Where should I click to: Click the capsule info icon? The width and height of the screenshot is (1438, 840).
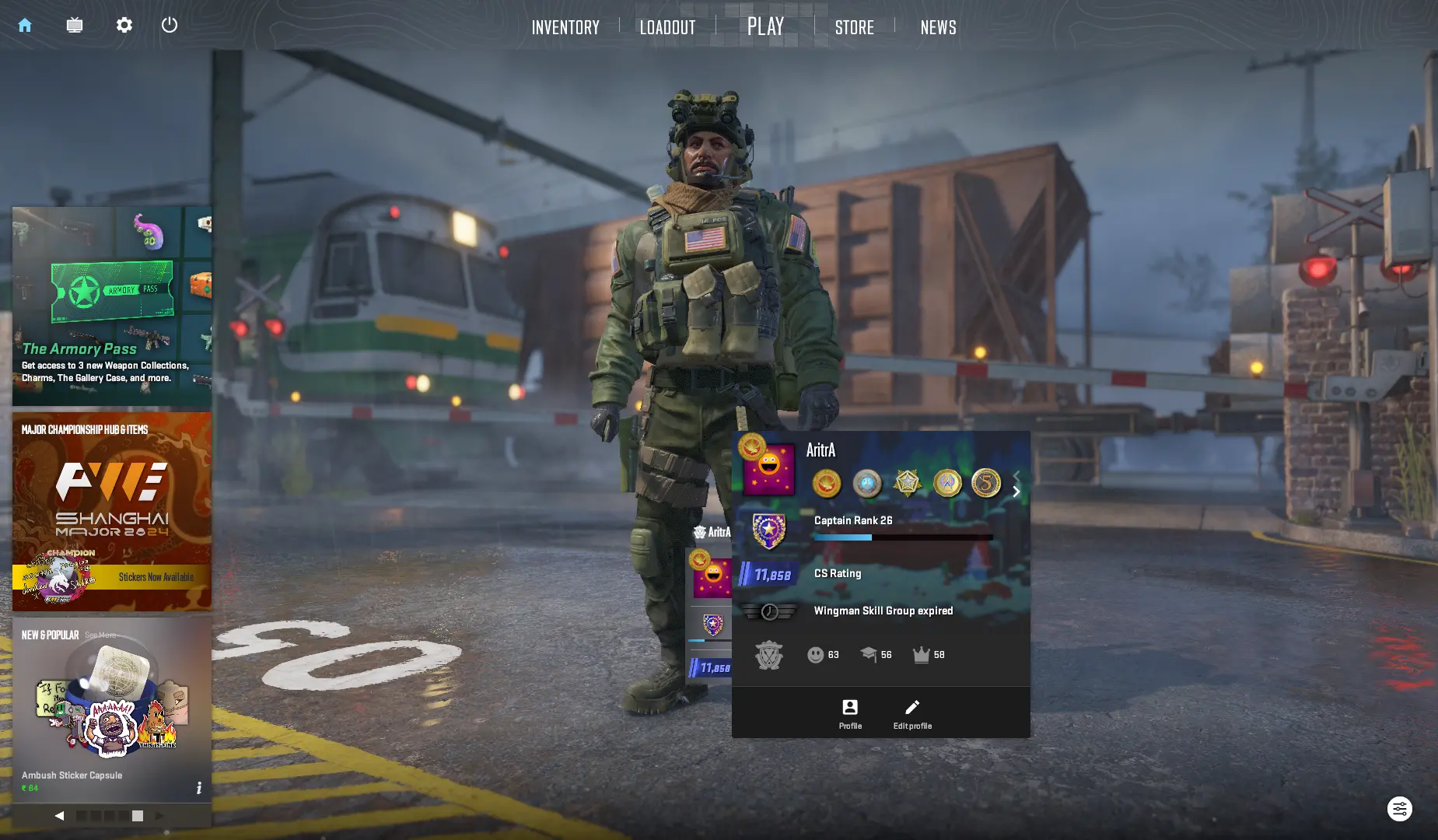199,788
